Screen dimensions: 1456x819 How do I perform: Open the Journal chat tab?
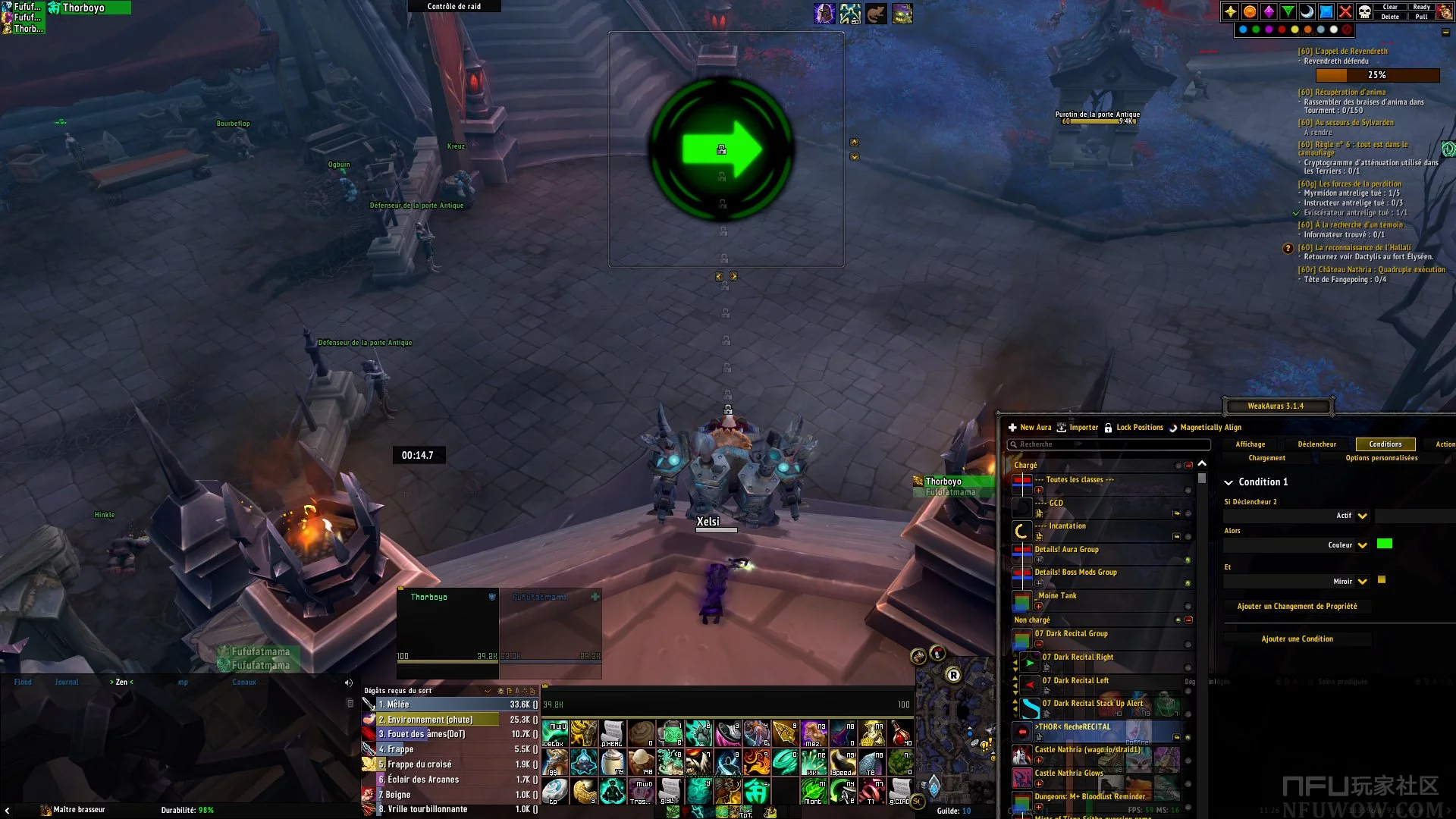(66, 682)
